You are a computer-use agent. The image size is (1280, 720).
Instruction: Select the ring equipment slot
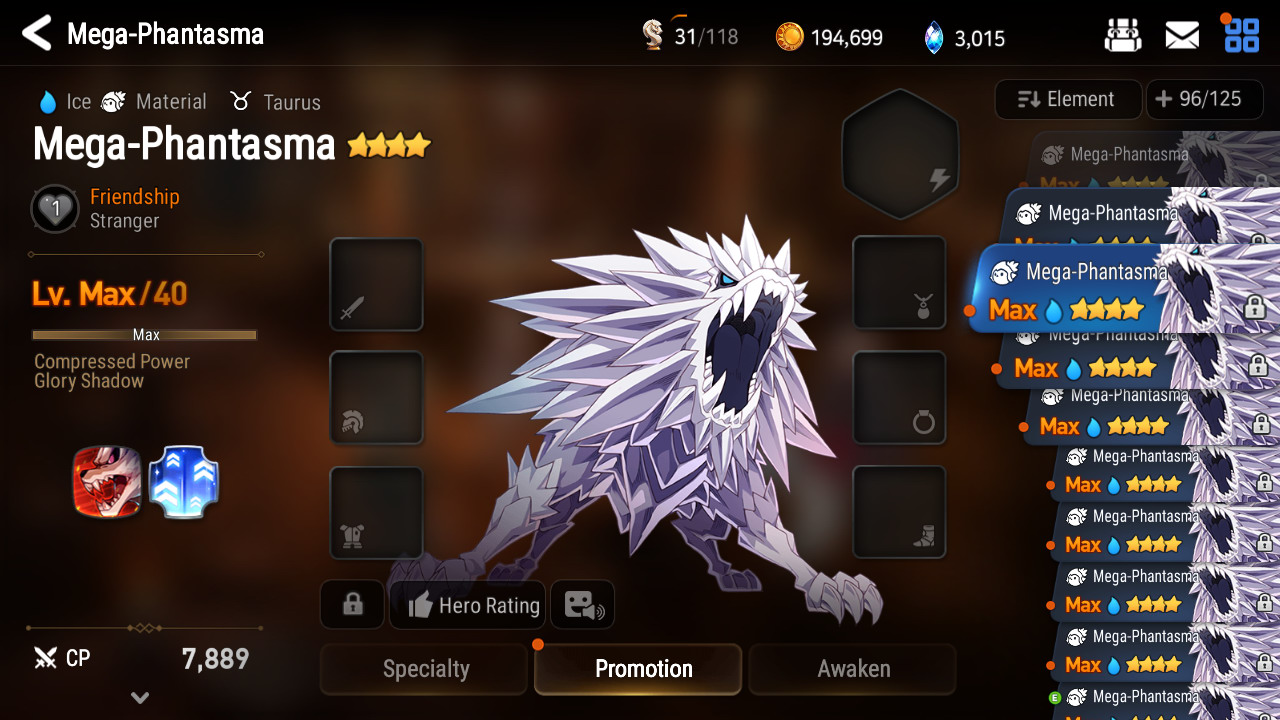(899, 397)
